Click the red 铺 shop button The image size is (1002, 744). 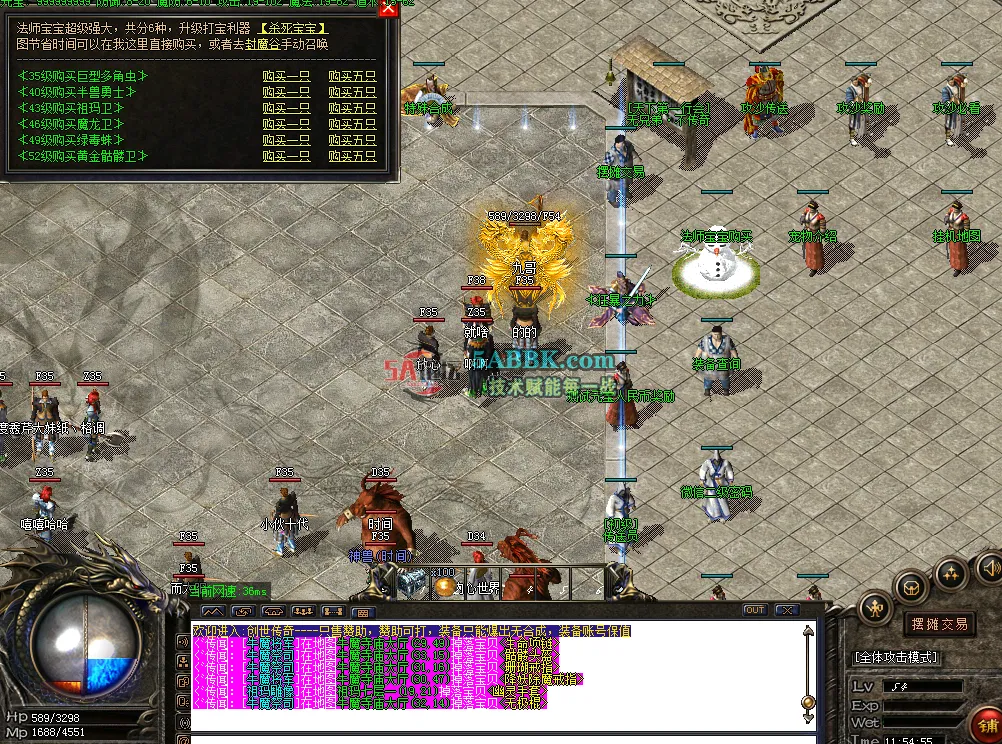point(988,725)
